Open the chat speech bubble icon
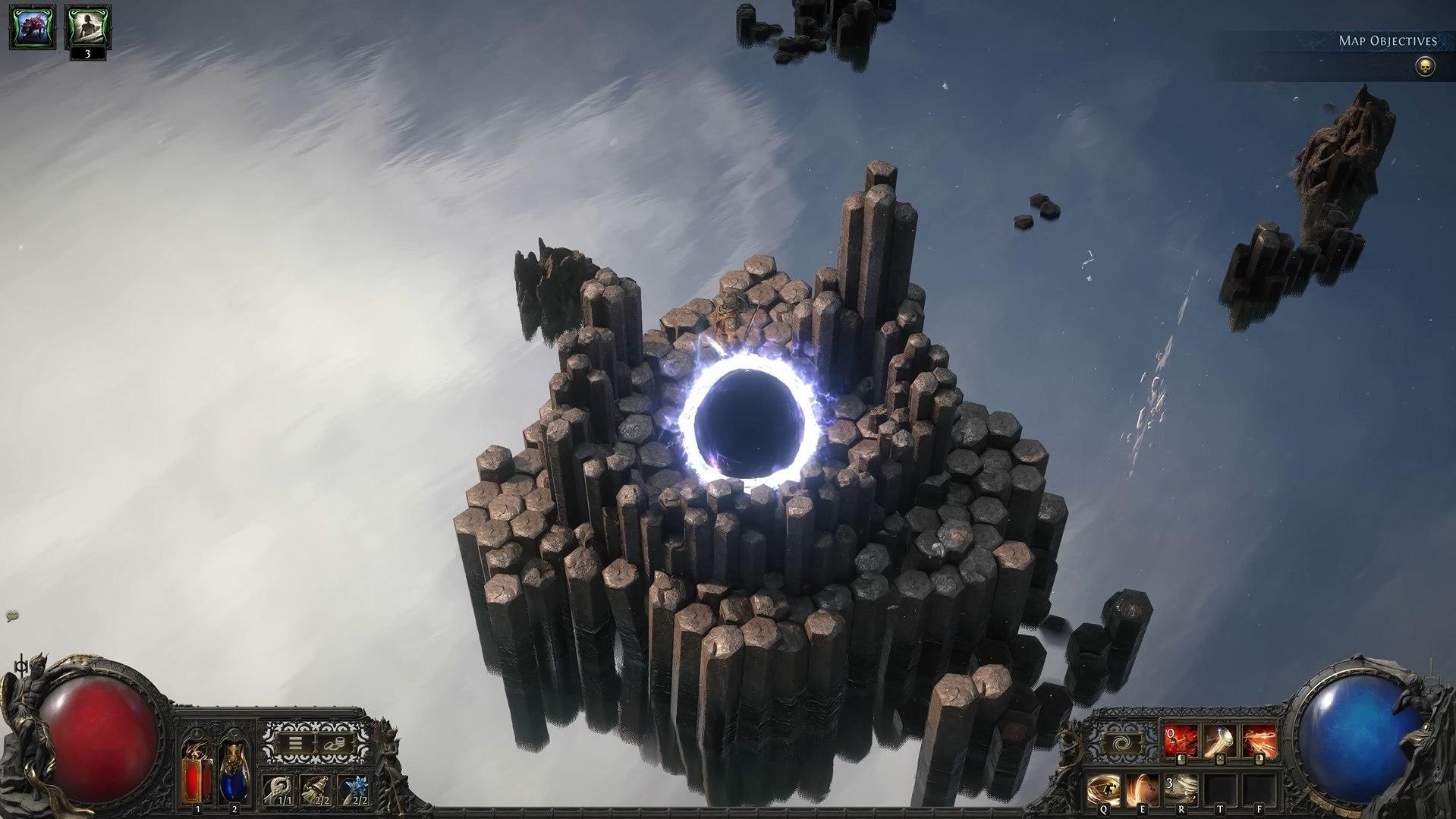Image resolution: width=1456 pixels, height=819 pixels. (12, 616)
